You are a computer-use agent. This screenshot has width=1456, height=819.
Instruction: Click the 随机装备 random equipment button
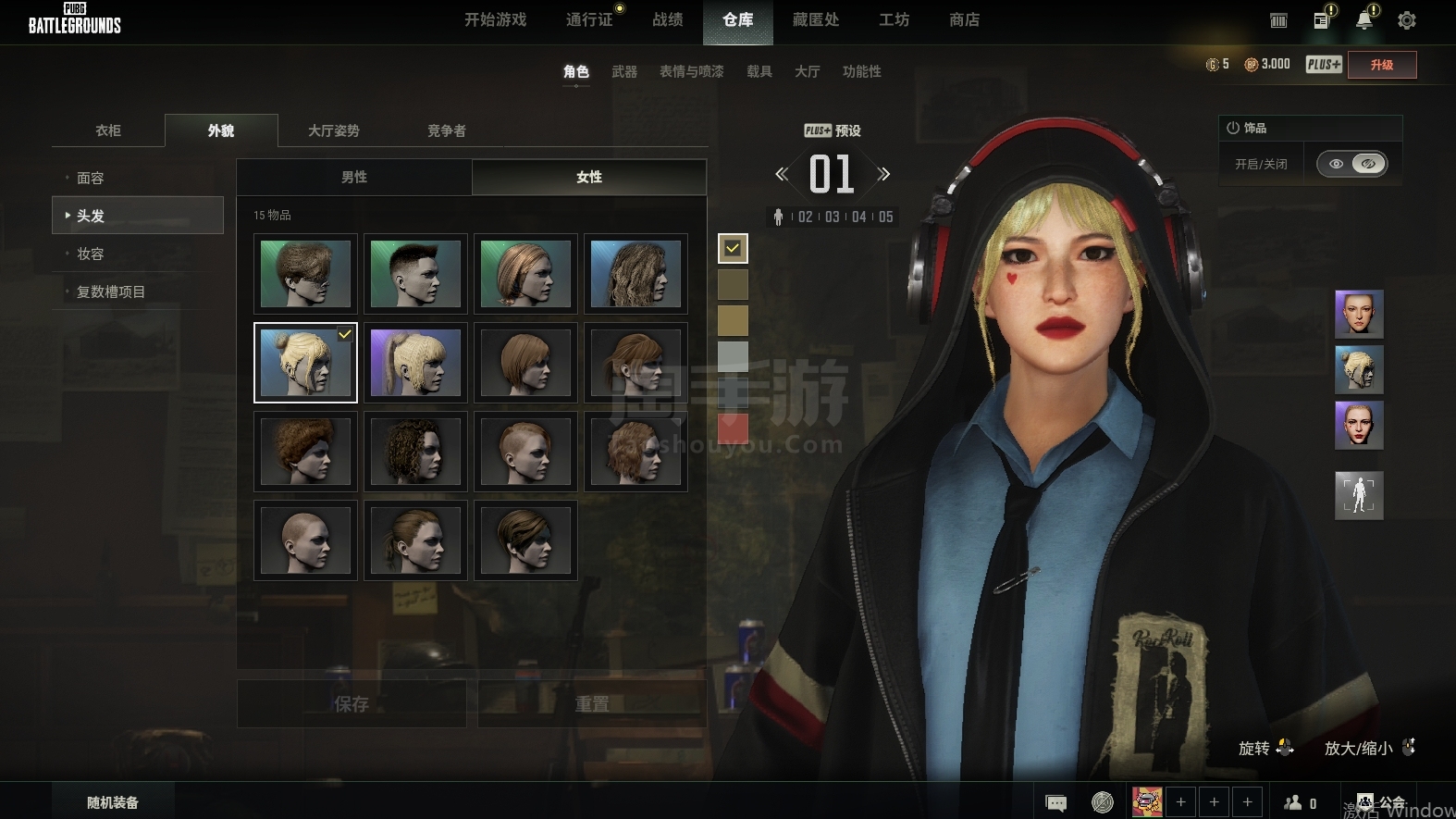113,802
